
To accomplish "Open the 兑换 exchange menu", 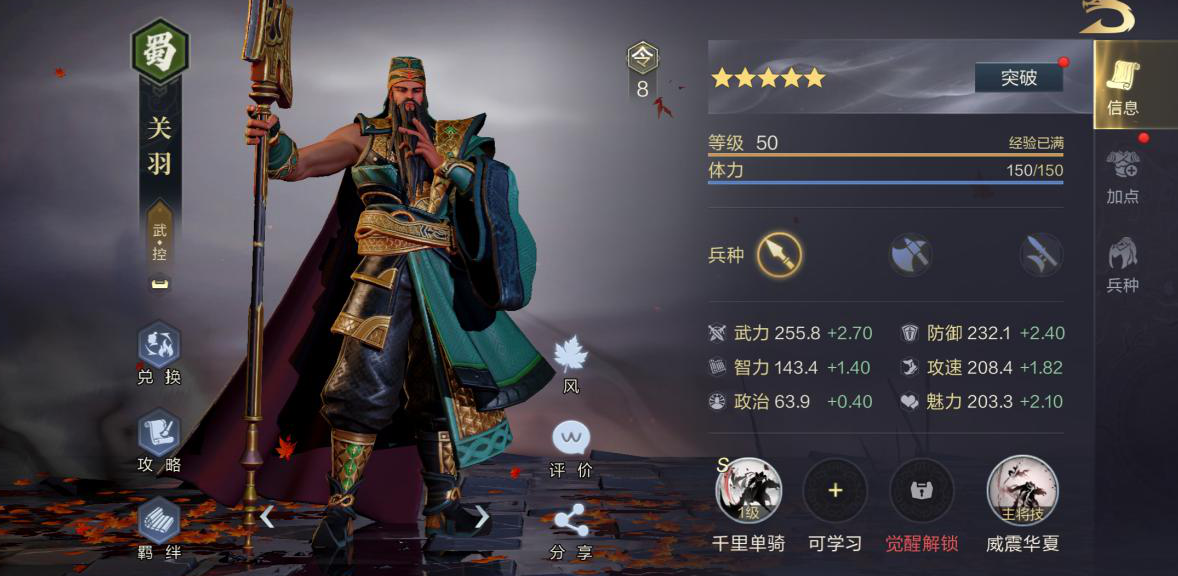I will coord(159,352).
